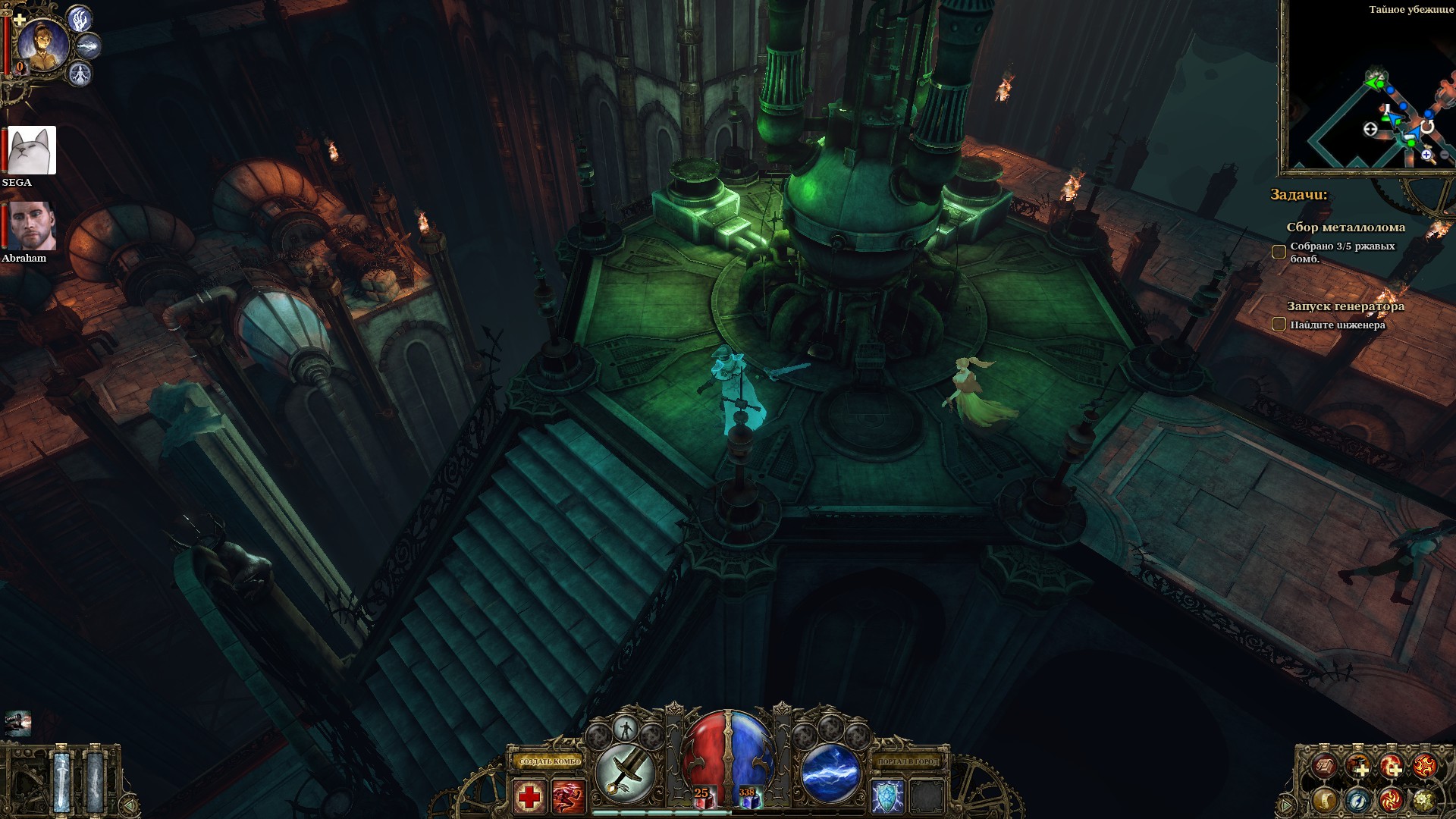Select SEGA's cat party portrait
The width and height of the screenshot is (1456, 819).
(x=31, y=150)
